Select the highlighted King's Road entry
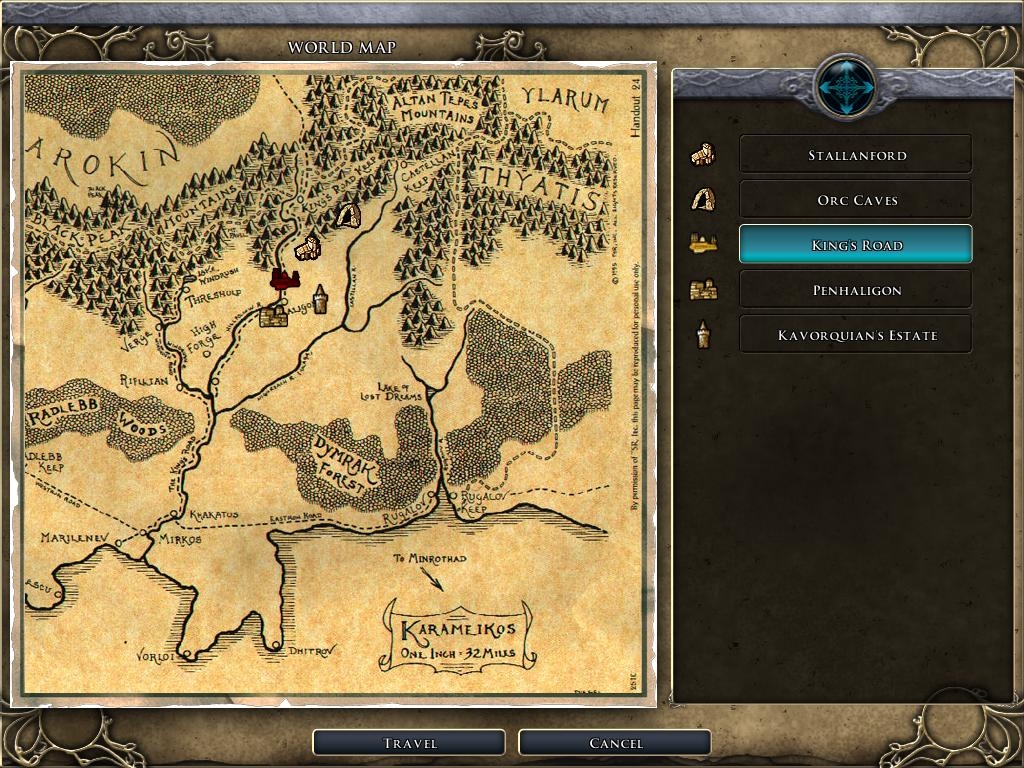 [855, 245]
